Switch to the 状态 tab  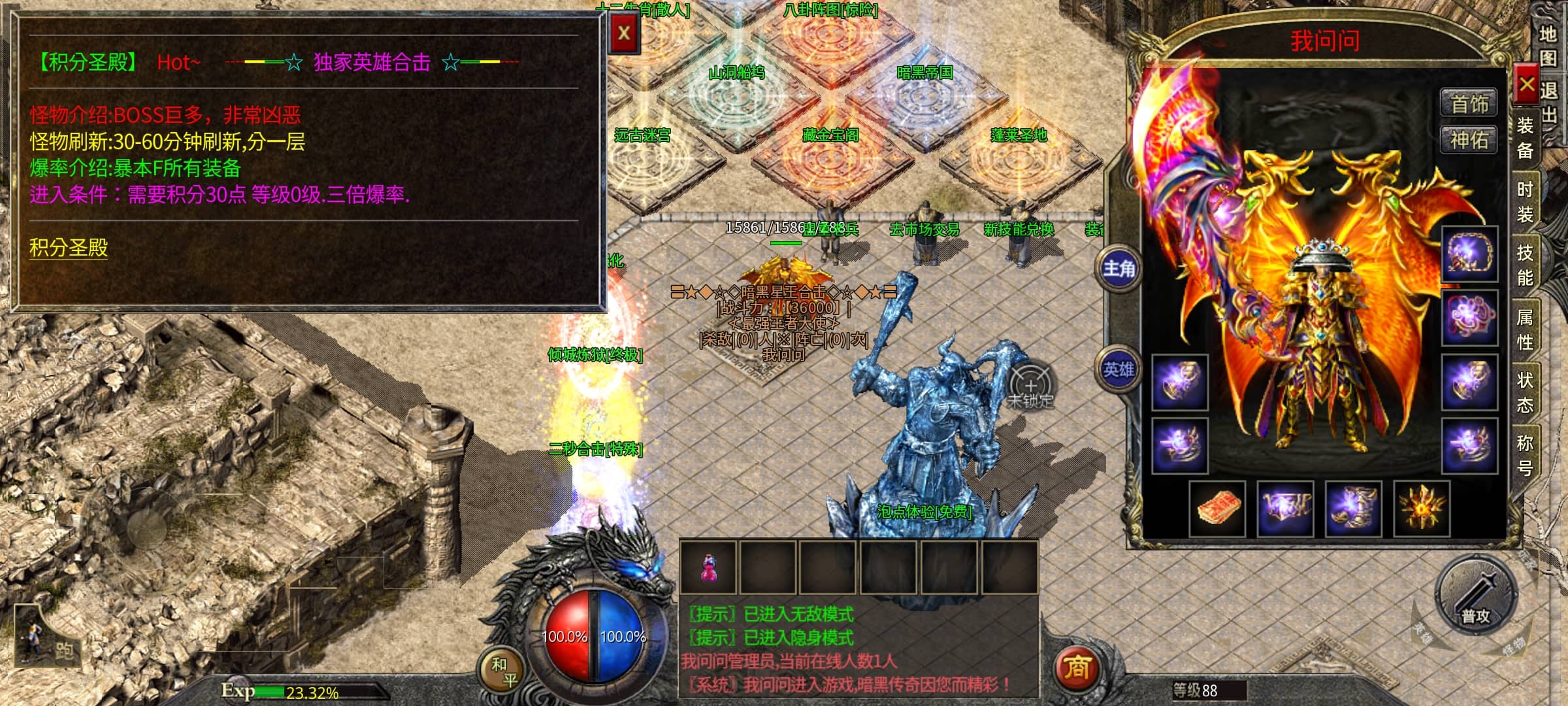click(x=1525, y=392)
